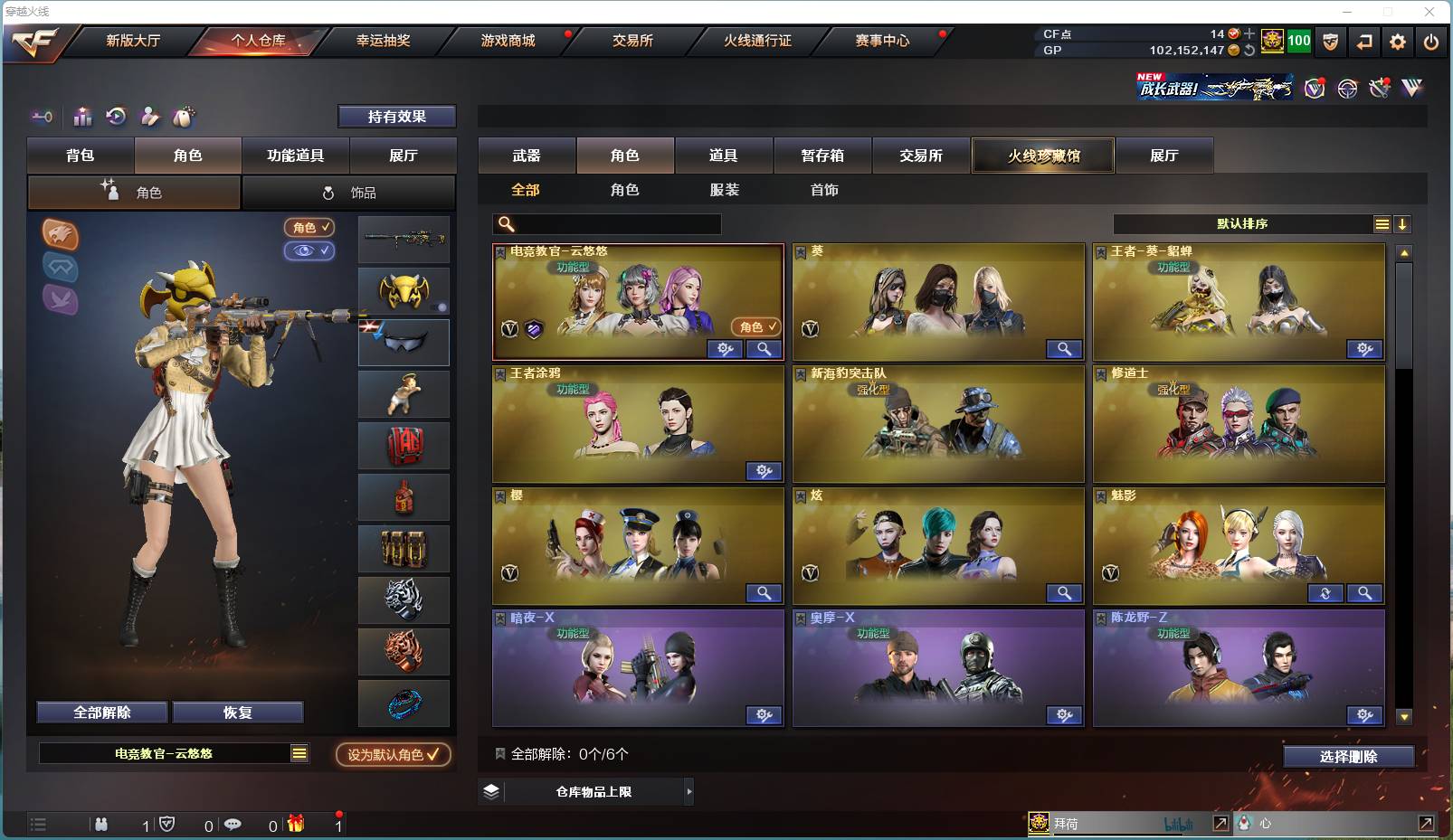Switch to the 火线珍藏馆 tab
This screenshot has width=1453, height=840.
tap(1042, 156)
